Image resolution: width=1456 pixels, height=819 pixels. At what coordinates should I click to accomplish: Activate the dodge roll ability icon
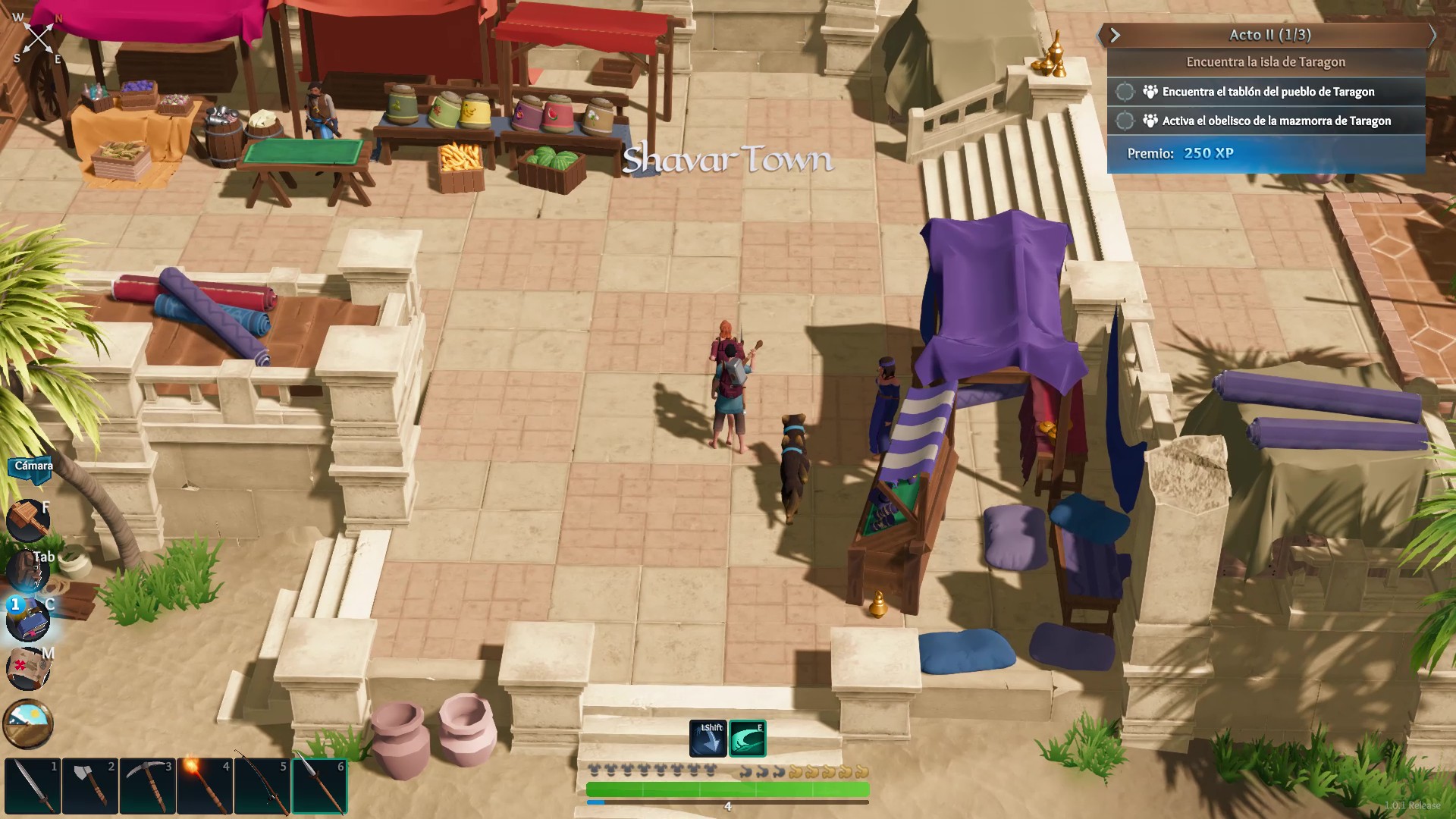coord(708,739)
